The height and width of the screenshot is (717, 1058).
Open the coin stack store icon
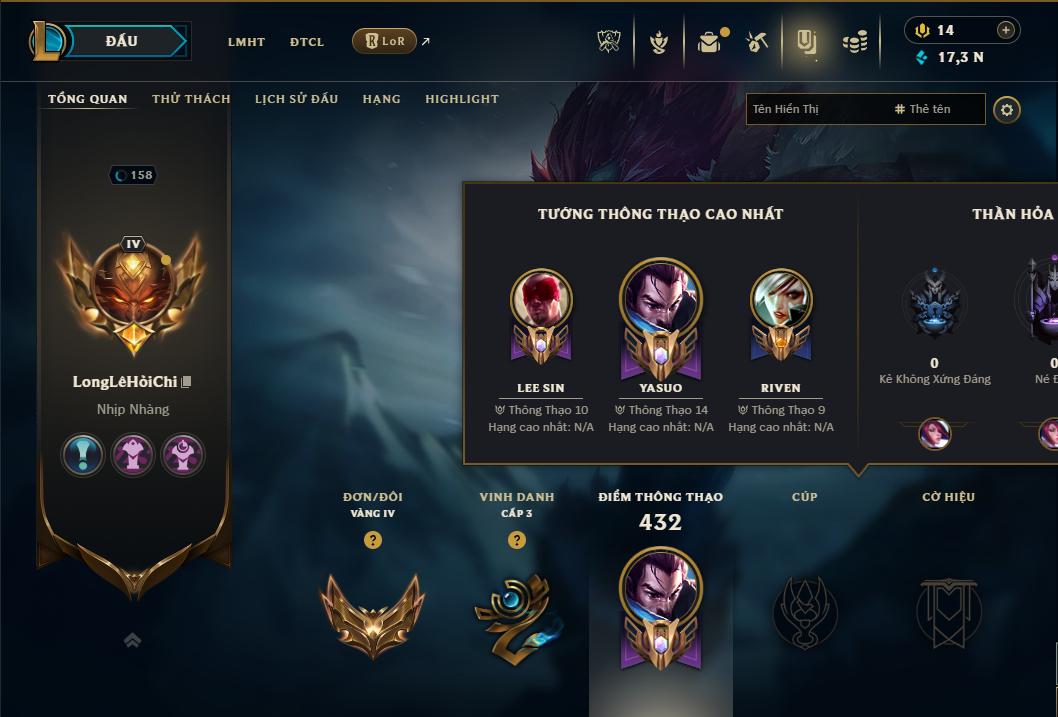point(854,42)
